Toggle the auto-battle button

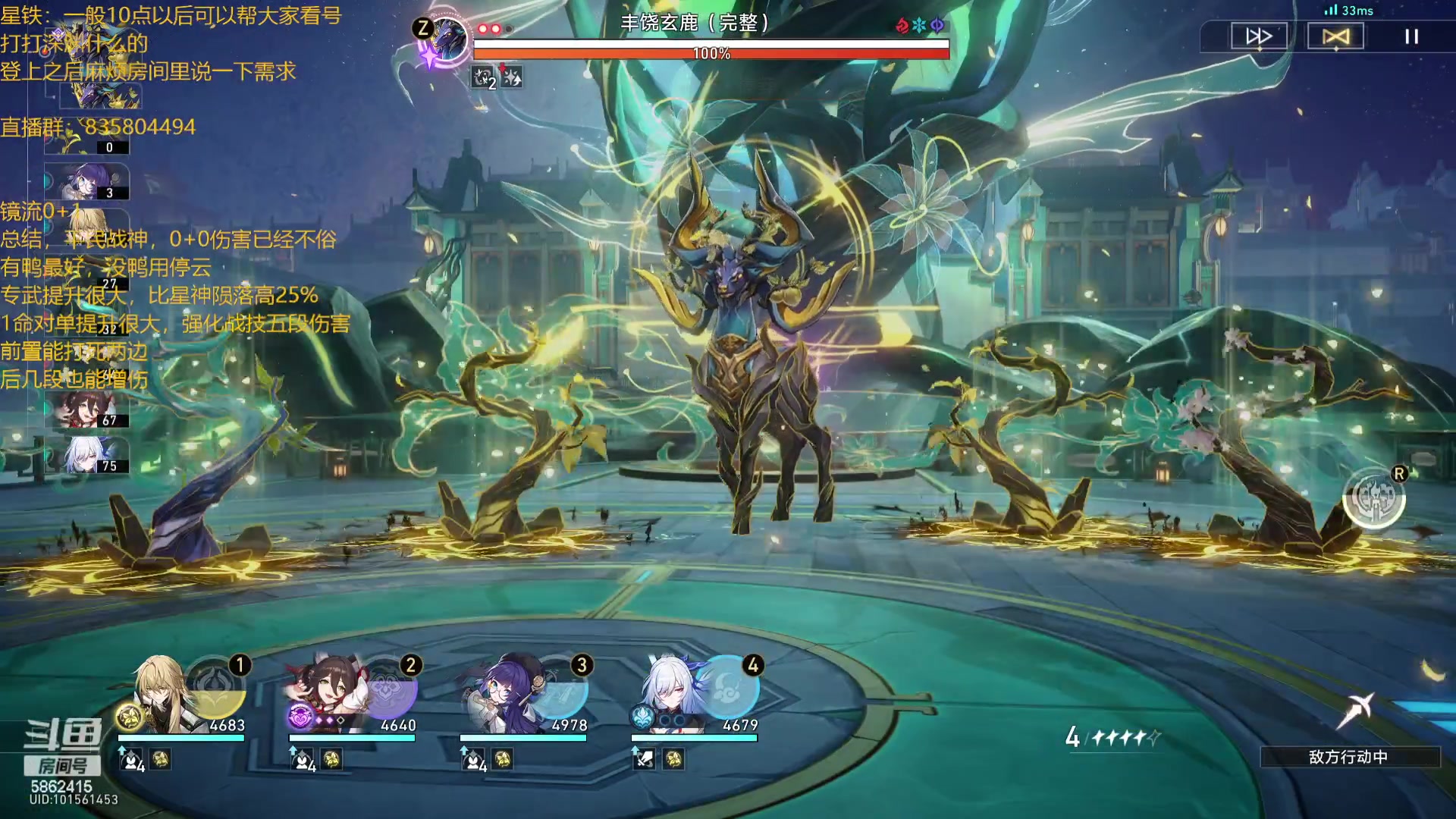1335,36
